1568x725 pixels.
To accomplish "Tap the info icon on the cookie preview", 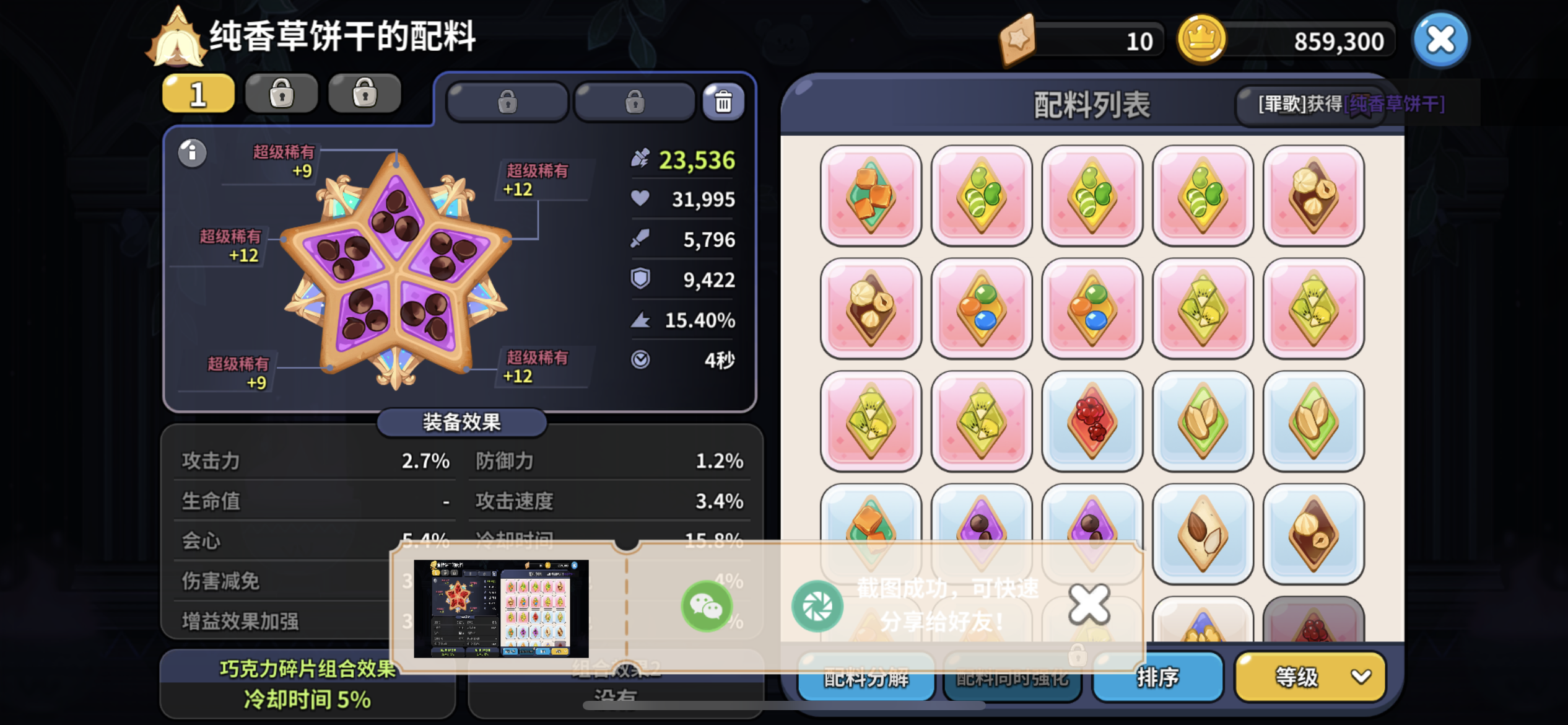I will click(191, 153).
